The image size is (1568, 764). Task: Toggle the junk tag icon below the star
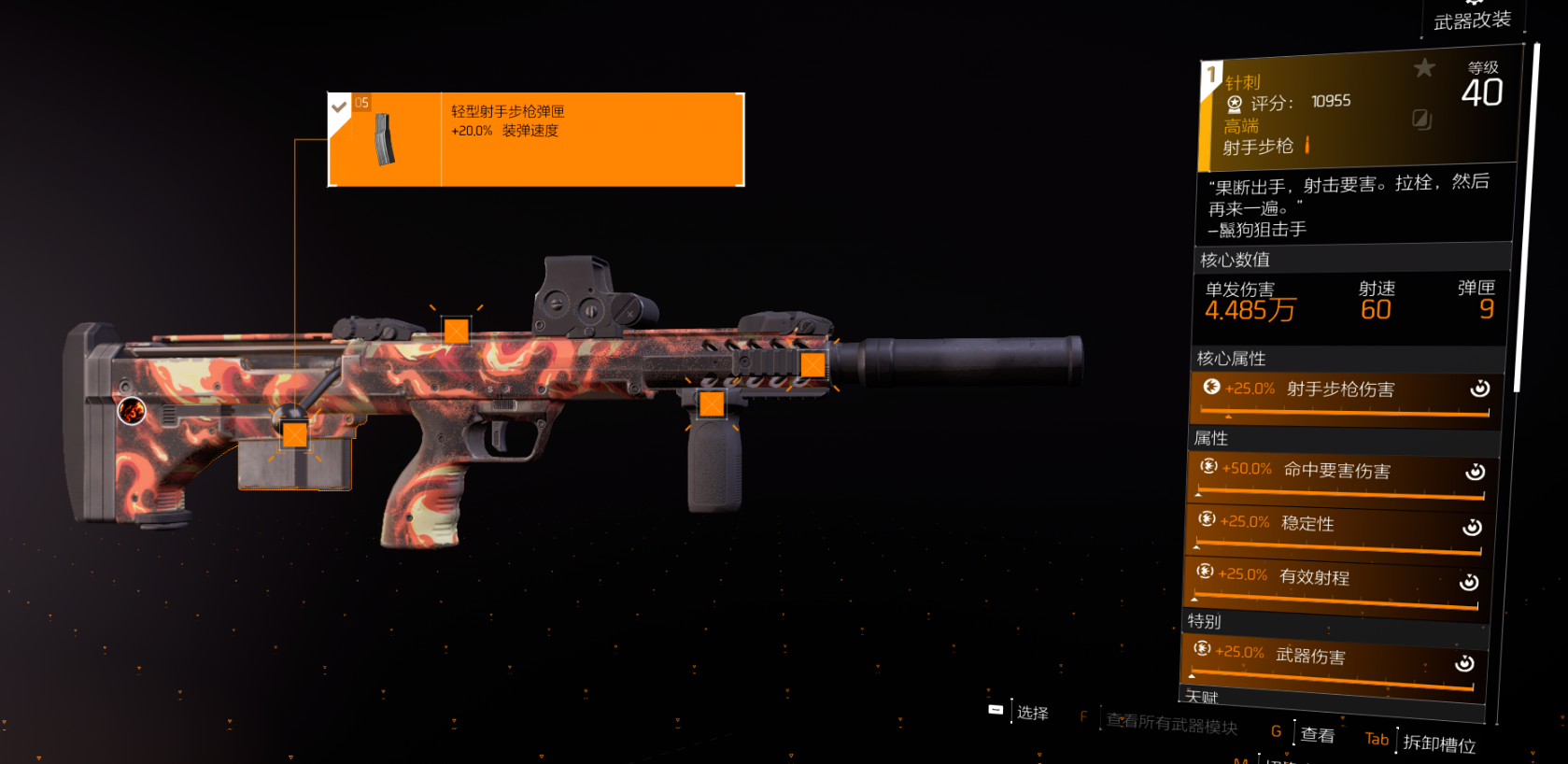pos(1421,119)
